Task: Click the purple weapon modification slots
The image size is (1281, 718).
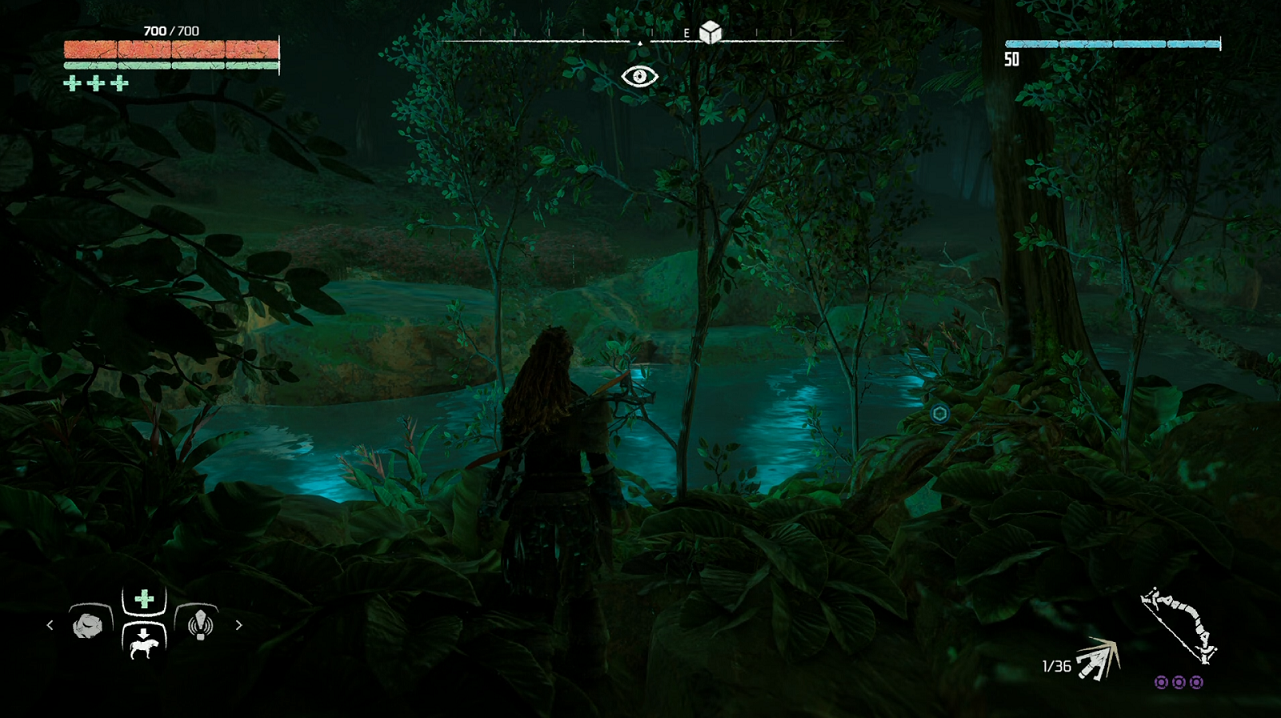Action: [x=1179, y=682]
